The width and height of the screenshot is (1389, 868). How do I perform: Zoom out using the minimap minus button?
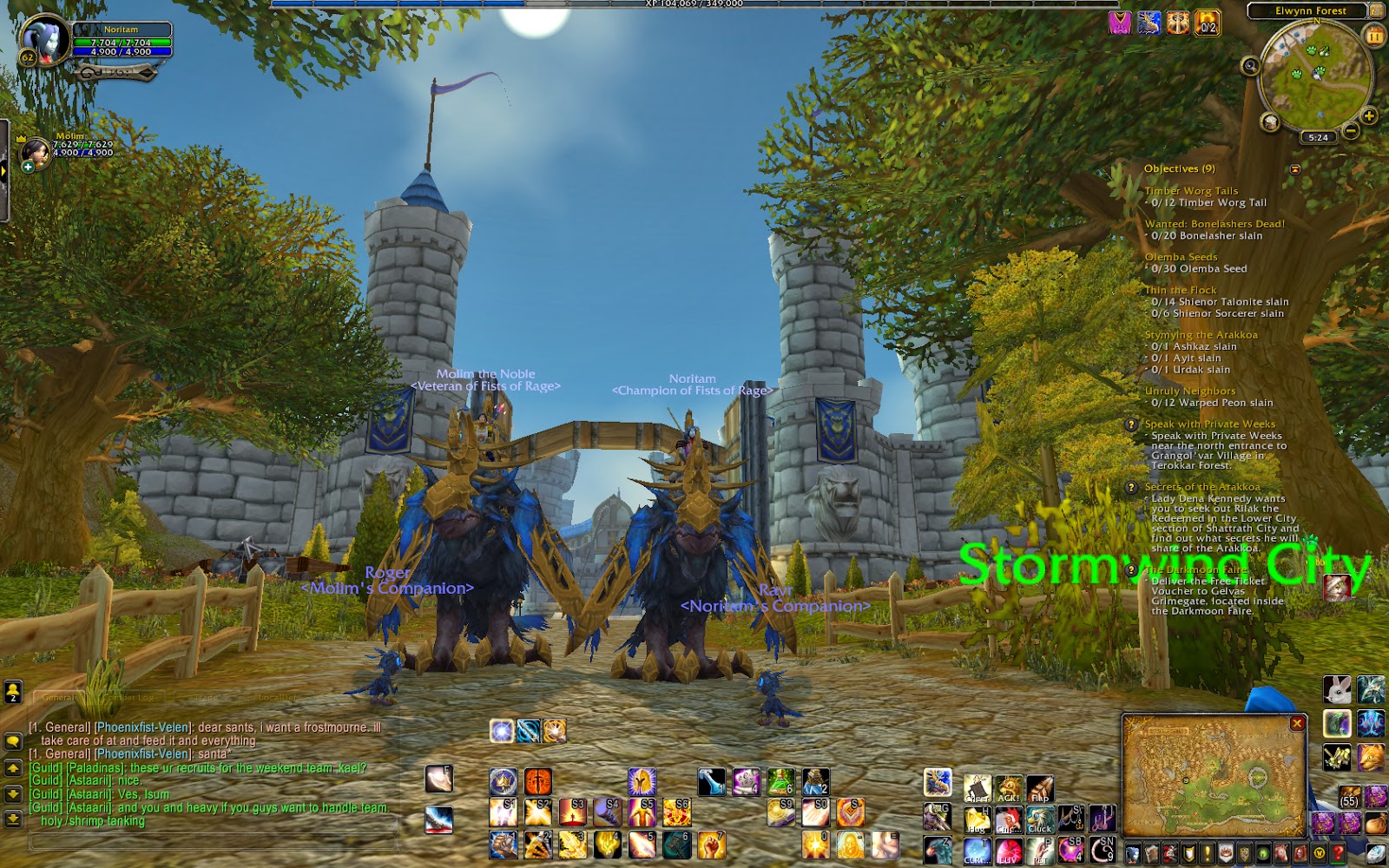(x=1351, y=130)
